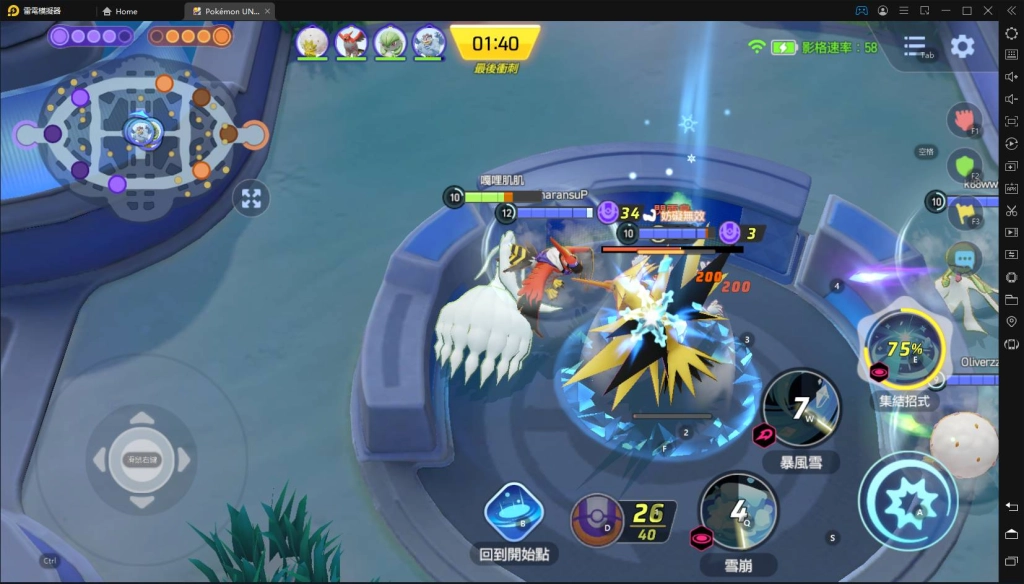The width and height of the screenshot is (1024, 584).
Task: Activate the 暴風雪 blizzard skill
Action: [x=800, y=409]
